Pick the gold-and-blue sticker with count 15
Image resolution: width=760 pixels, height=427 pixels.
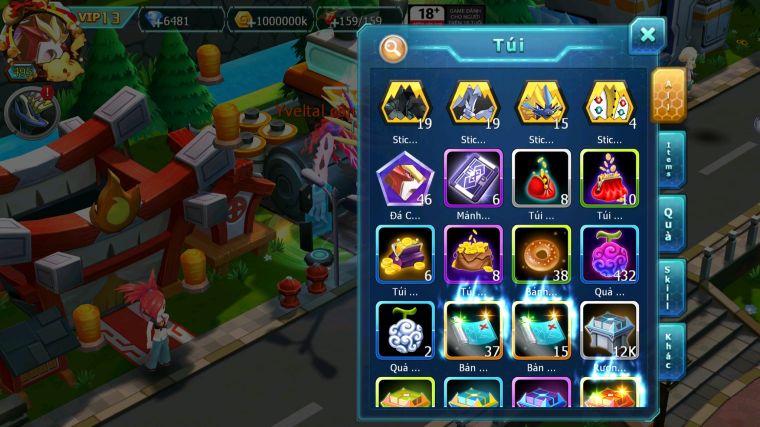541,103
